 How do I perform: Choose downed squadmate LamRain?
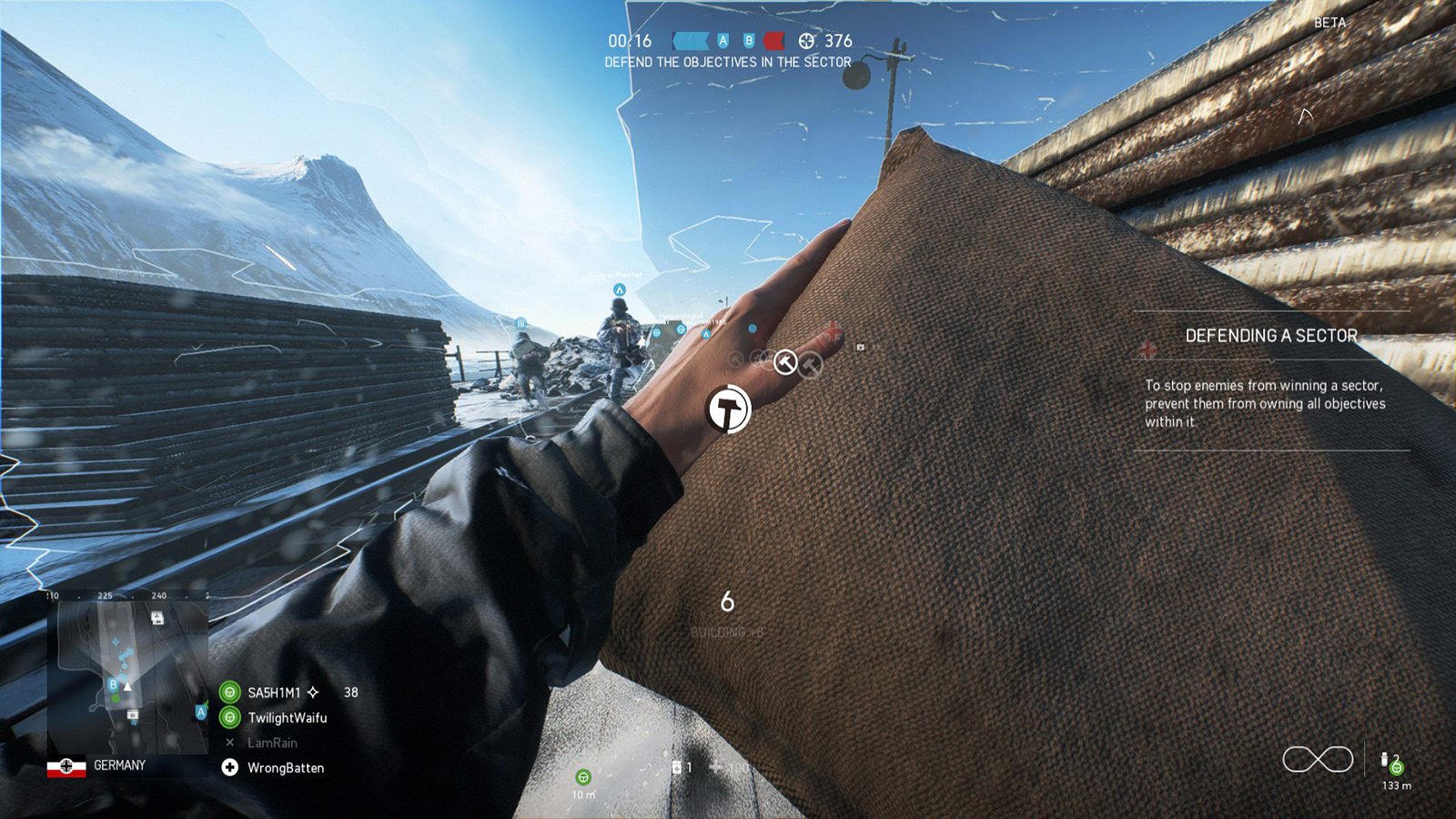click(272, 743)
